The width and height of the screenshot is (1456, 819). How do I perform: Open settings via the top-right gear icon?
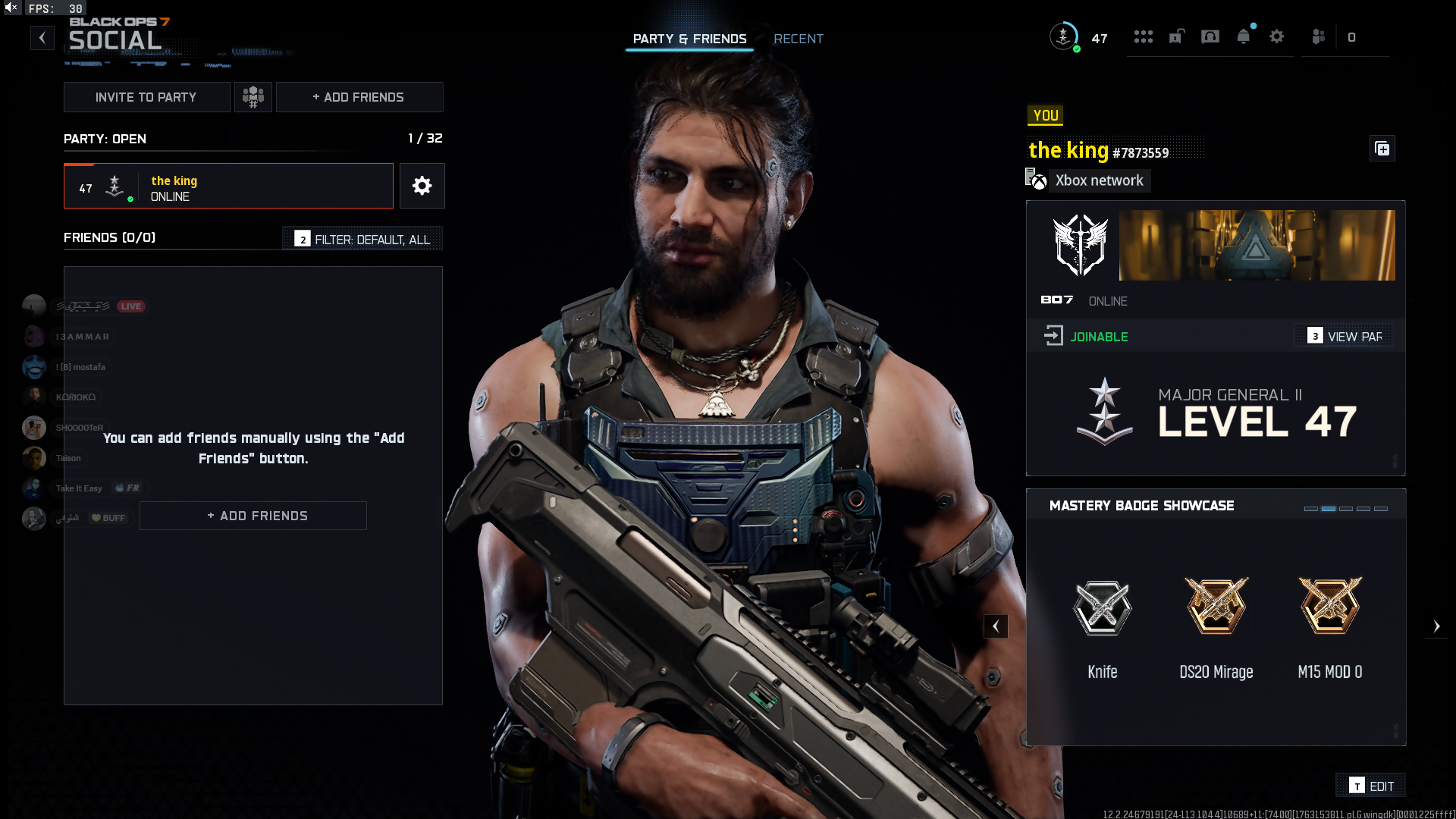tap(1277, 37)
